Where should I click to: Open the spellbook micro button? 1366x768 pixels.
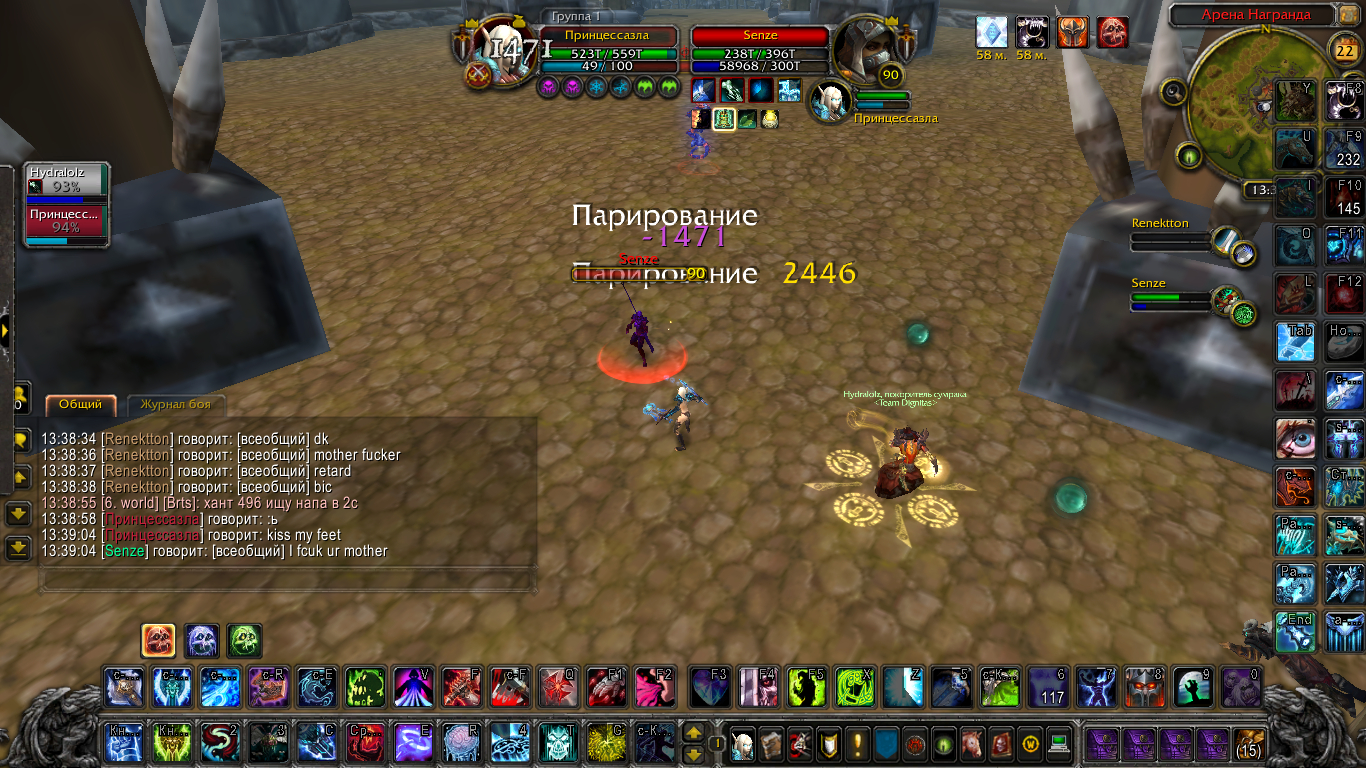point(771,744)
